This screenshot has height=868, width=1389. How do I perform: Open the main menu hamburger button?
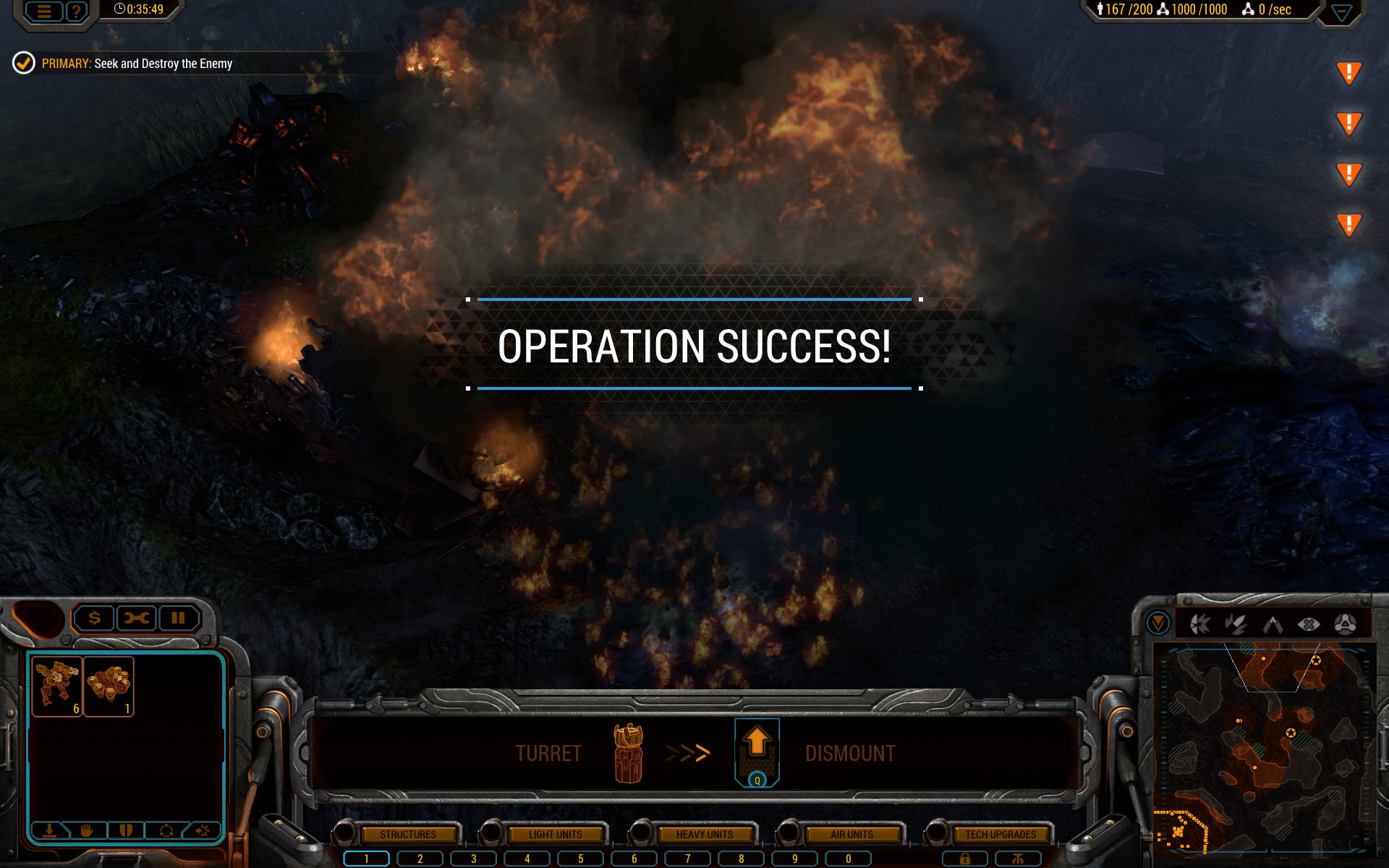(44, 11)
